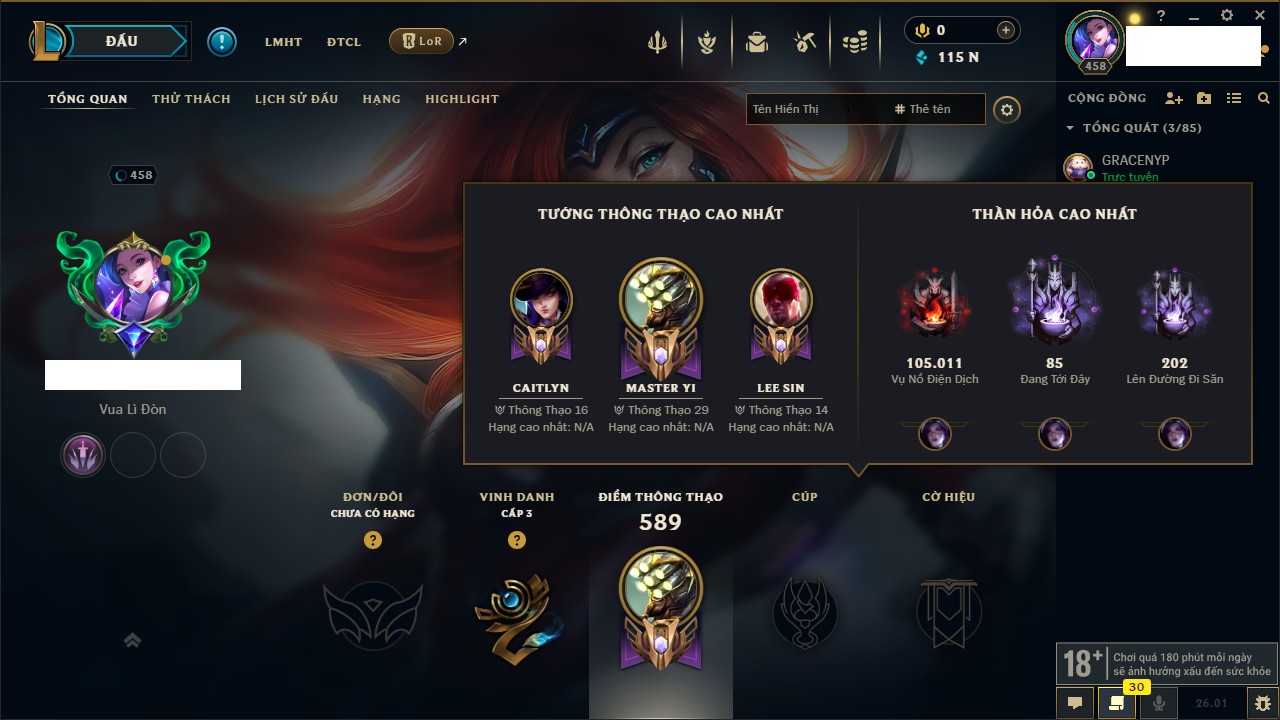Open the client settings gear

tap(1227, 16)
